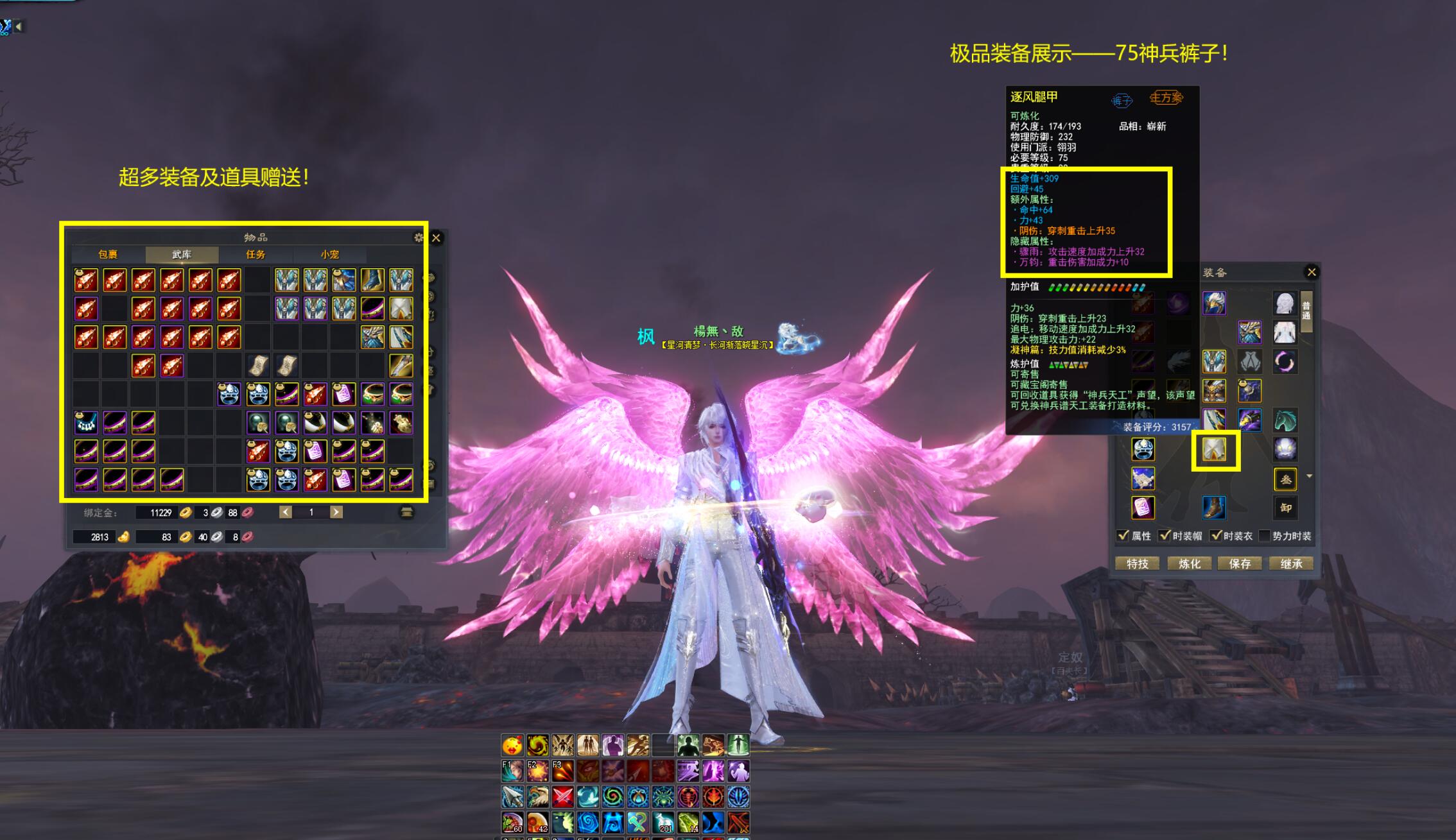Click the 保存 save button
This screenshot has height=840, width=1456.
point(1240,563)
